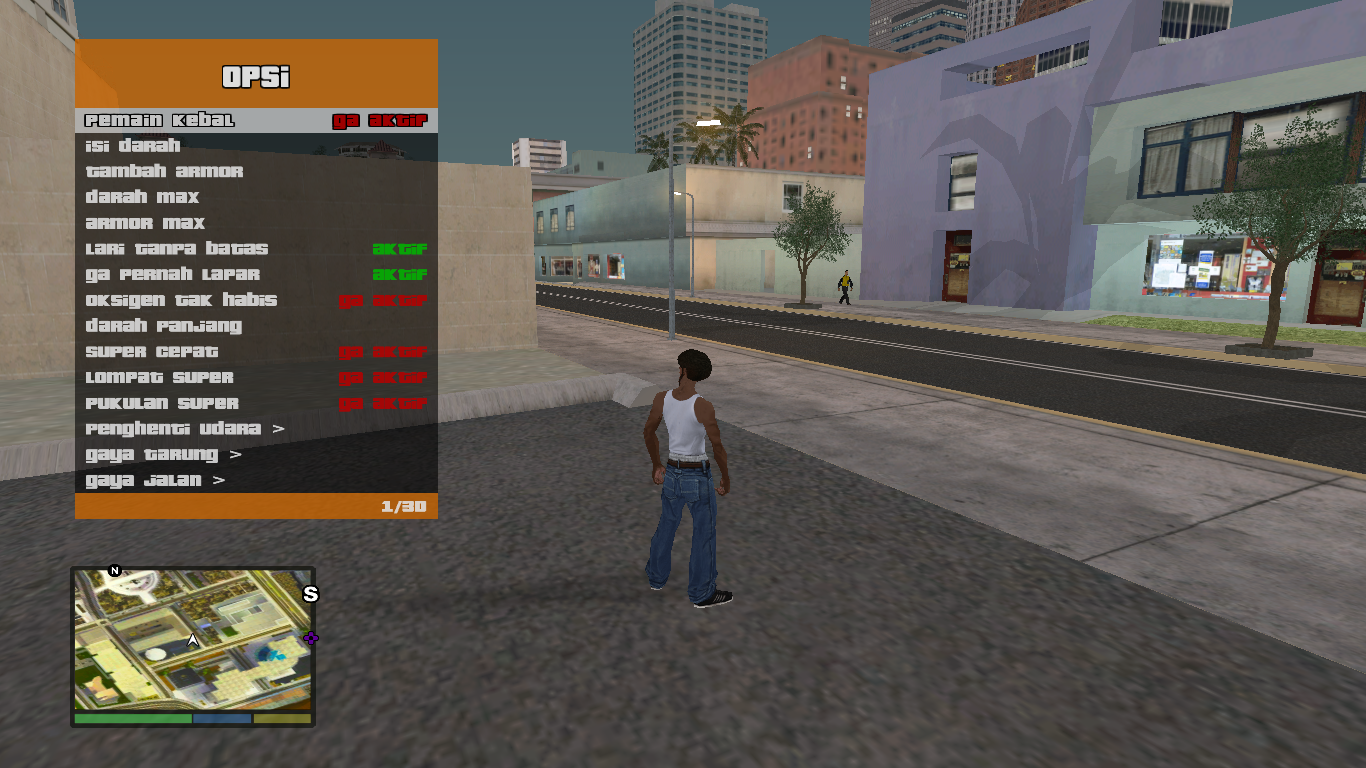Toggle Pemain Kebal from ga aktif
Viewport: 1366px width, 768px height.
(x=255, y=118)
